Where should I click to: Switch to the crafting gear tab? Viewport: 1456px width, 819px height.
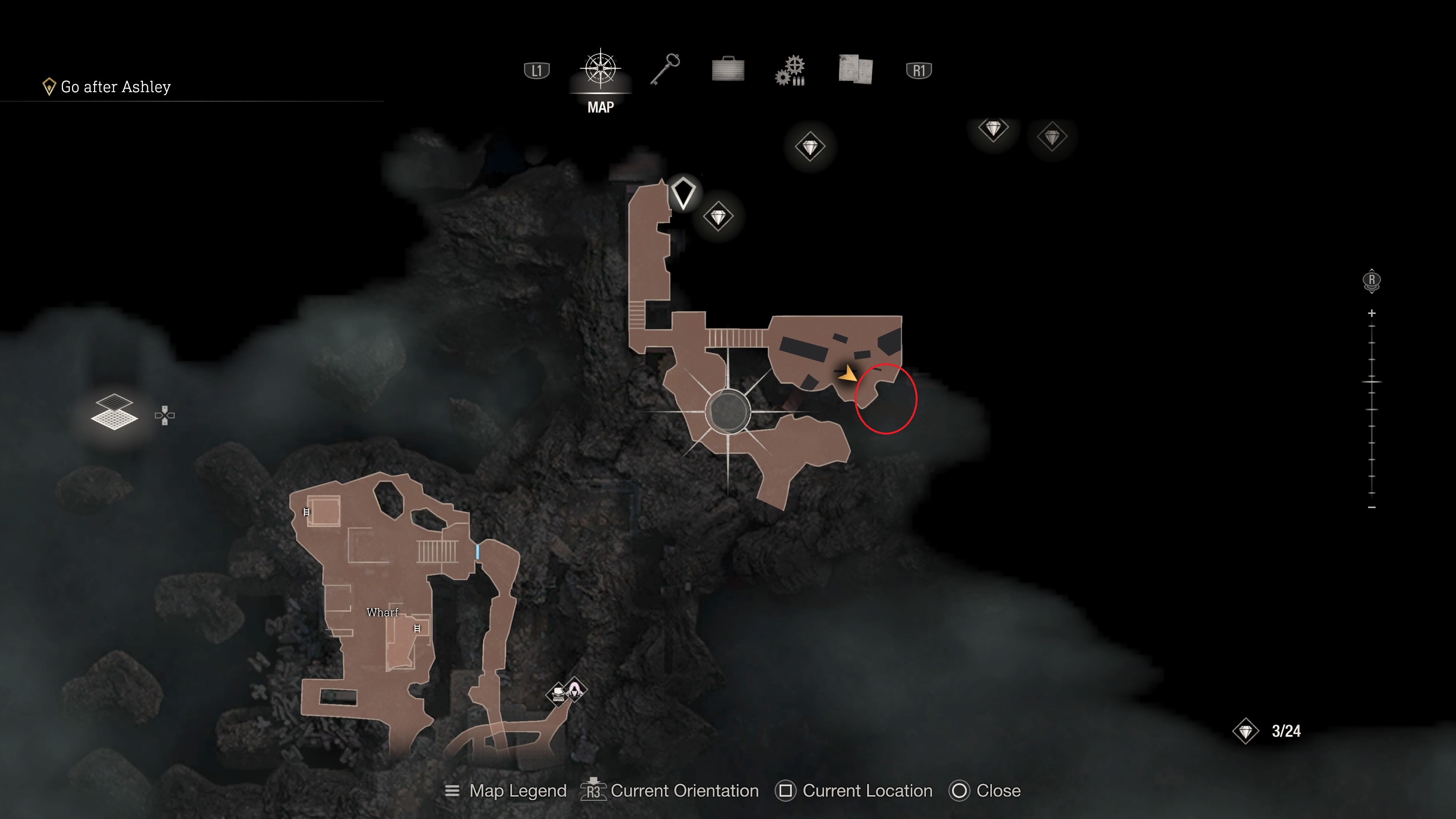tap(791, 71)
